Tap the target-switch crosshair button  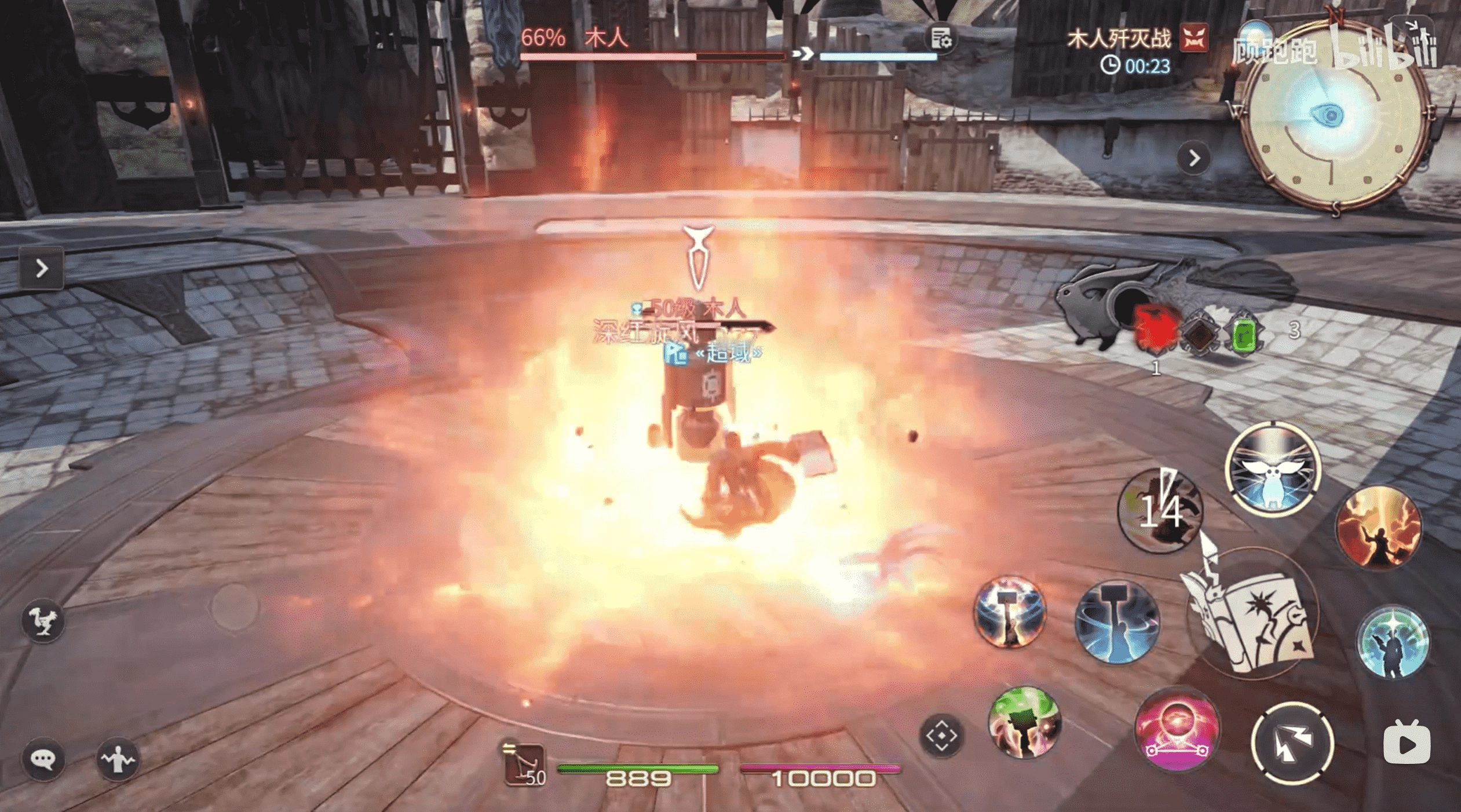pos(941,736)
